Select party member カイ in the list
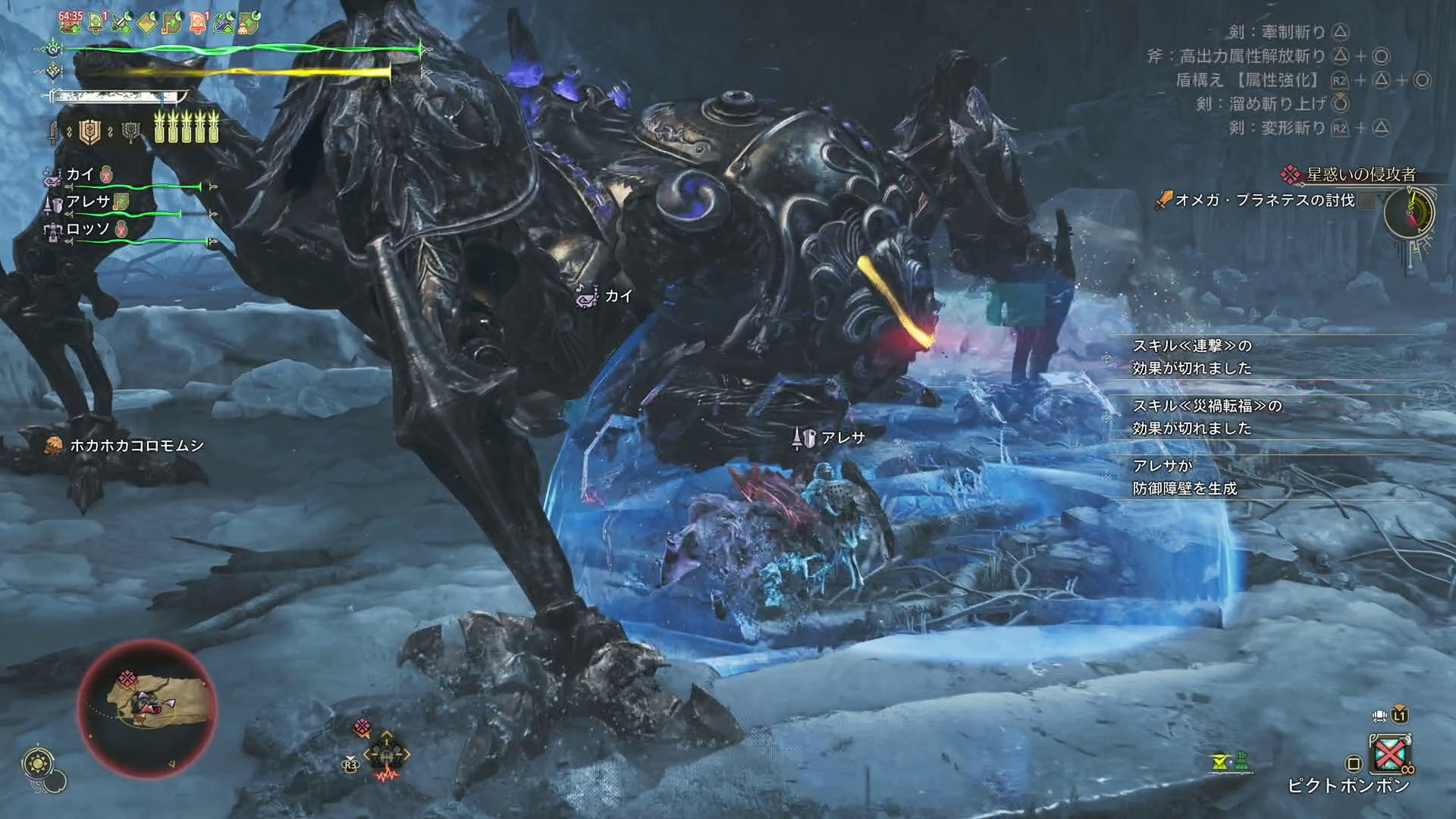Viewport: 1456px width, 819px height. [80, 174]
